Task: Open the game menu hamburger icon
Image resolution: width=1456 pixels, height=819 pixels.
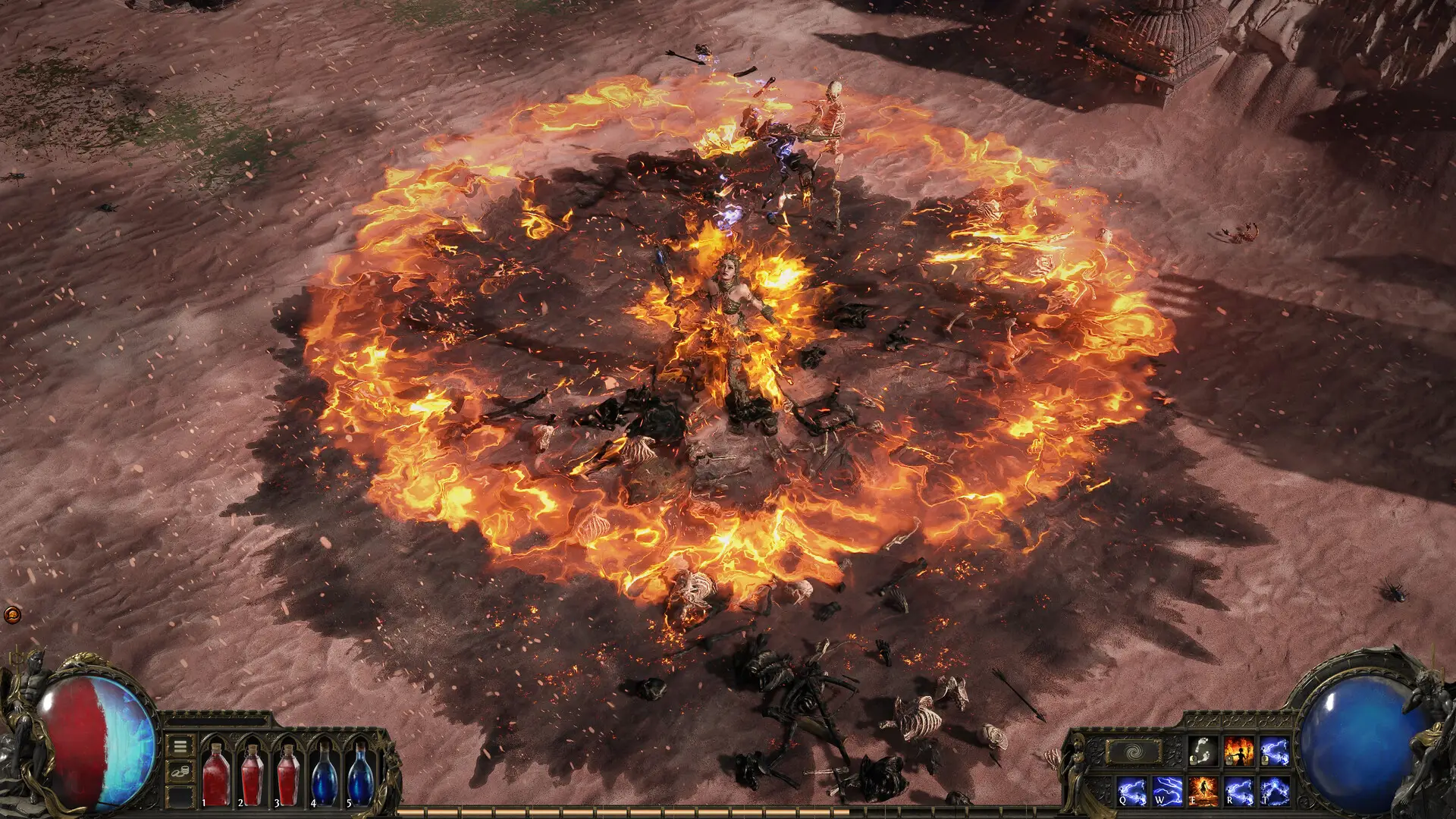Action: (180, 745)
